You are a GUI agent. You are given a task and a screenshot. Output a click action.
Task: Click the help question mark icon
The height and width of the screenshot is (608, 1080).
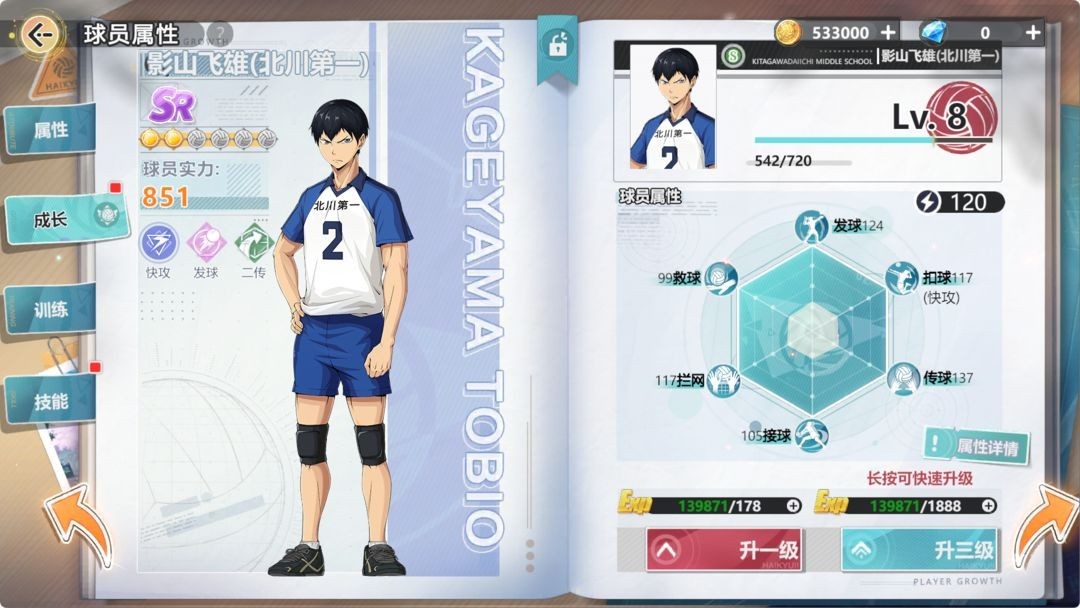219,34
